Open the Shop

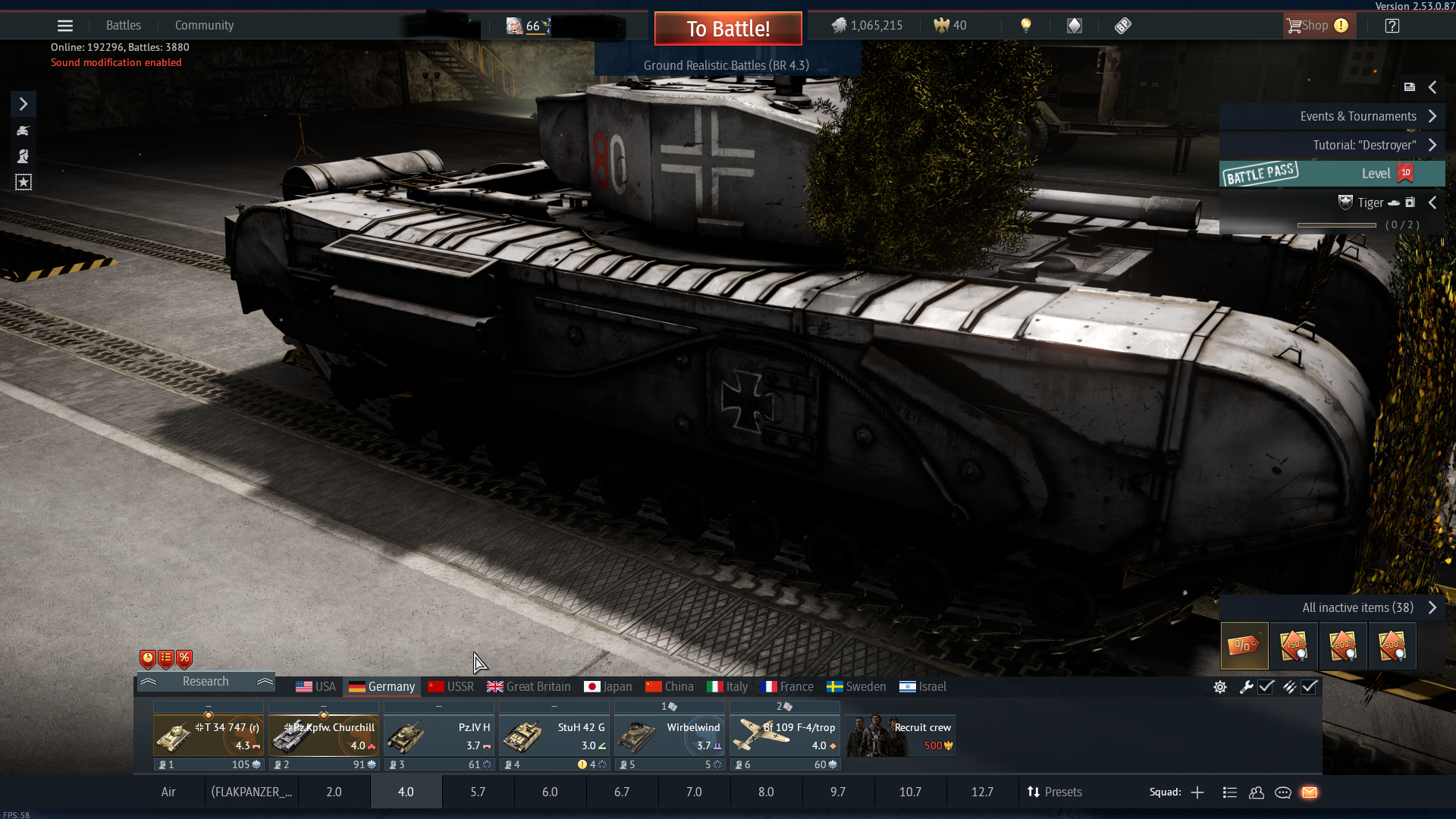(1316, 26)
